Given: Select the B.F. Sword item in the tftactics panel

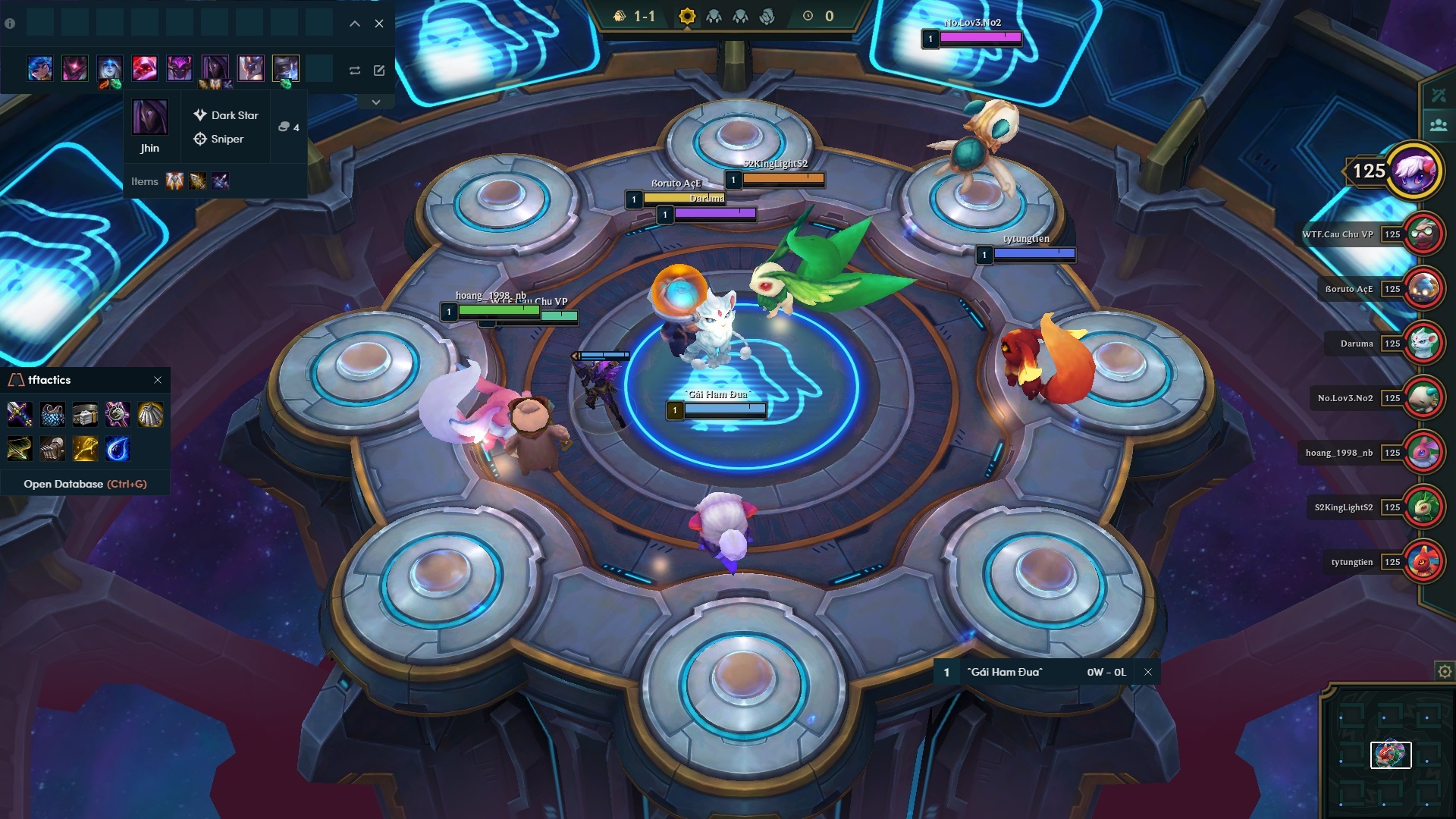Looking at the screenshot, I should tap(20, 414).
